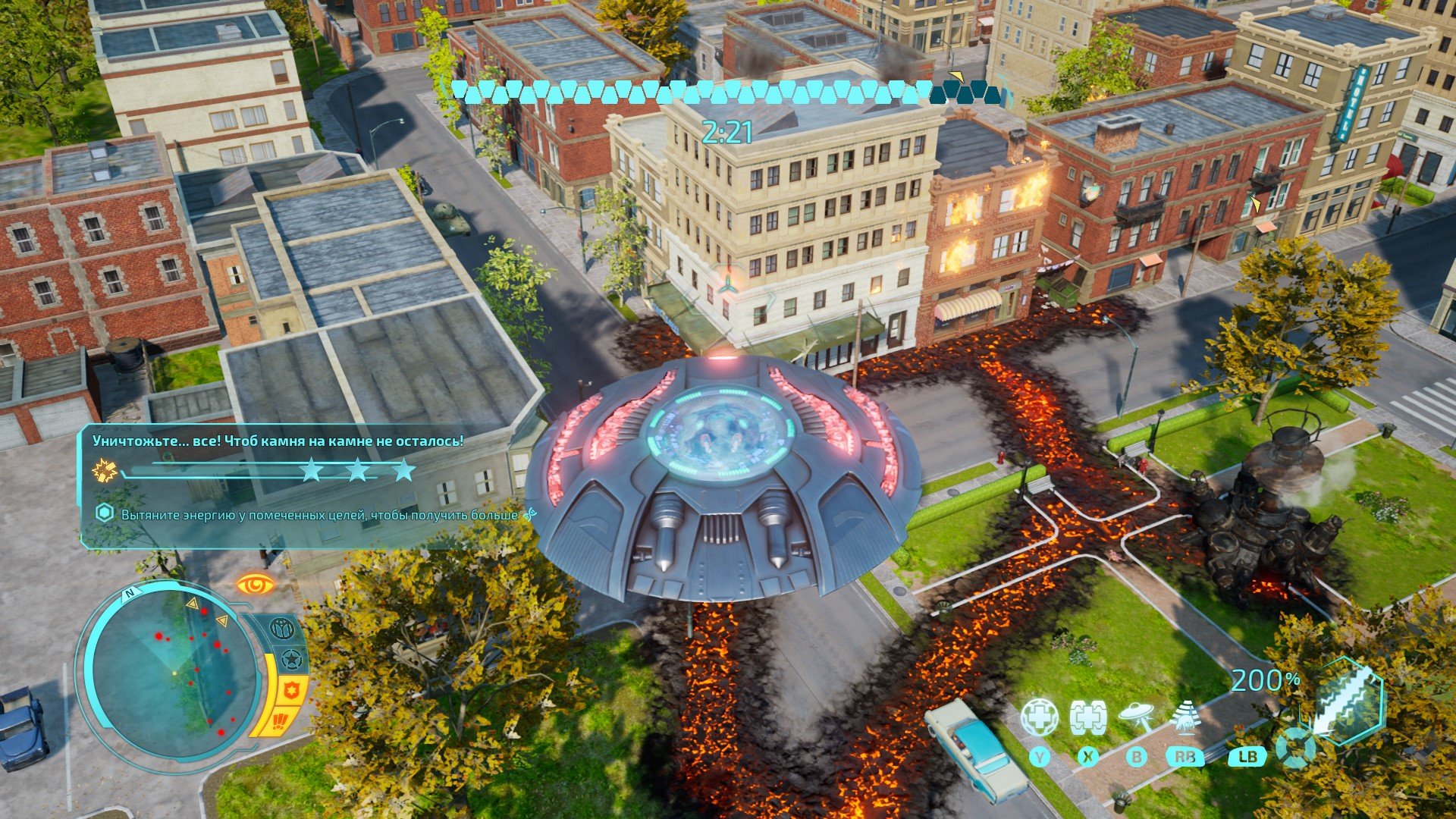
Task: Click the Majestic agency alert level icon
Action: point(282,629)
